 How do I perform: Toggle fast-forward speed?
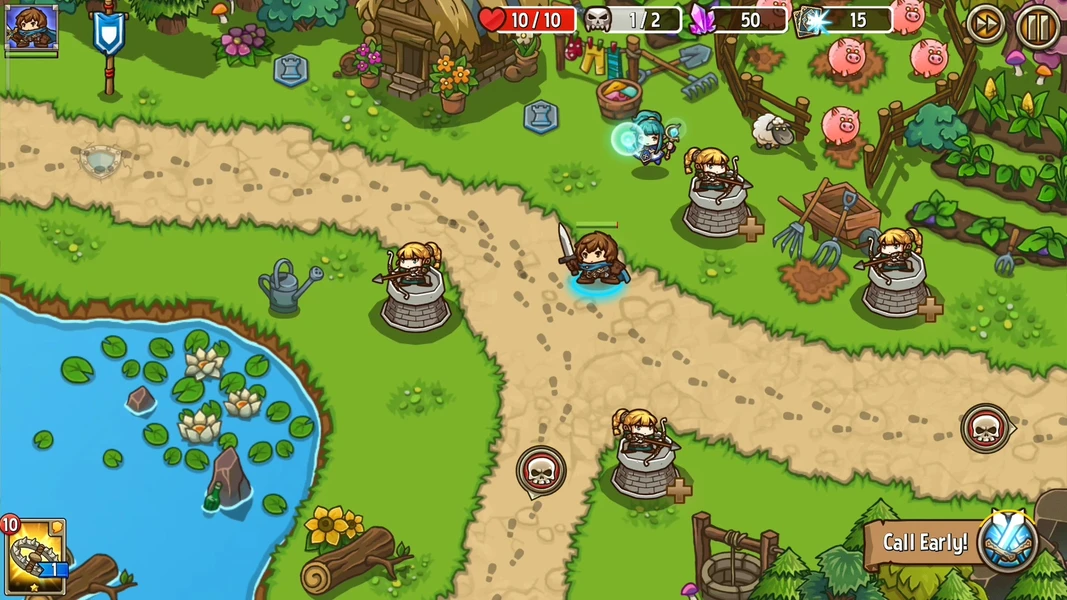[986, 25]
